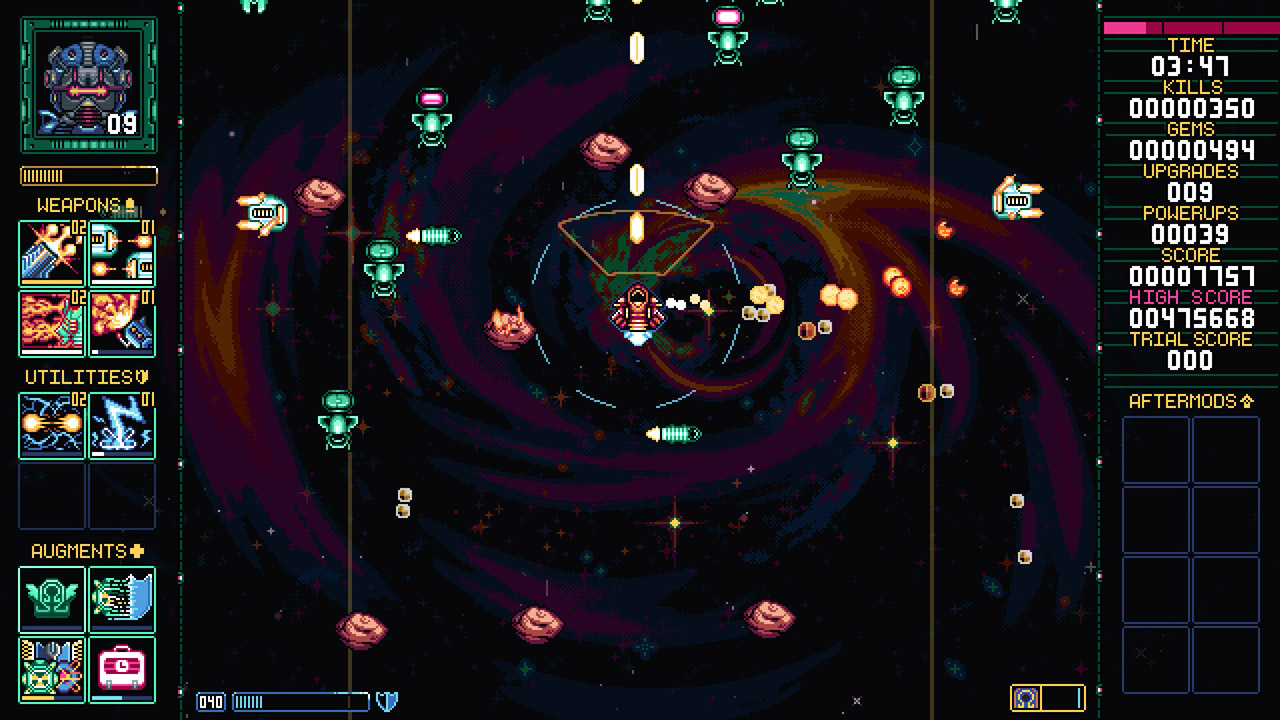Click the yellow progress bar under the portrait
Viewport: 1280px width, 720px height.
(x=87, y=175)
